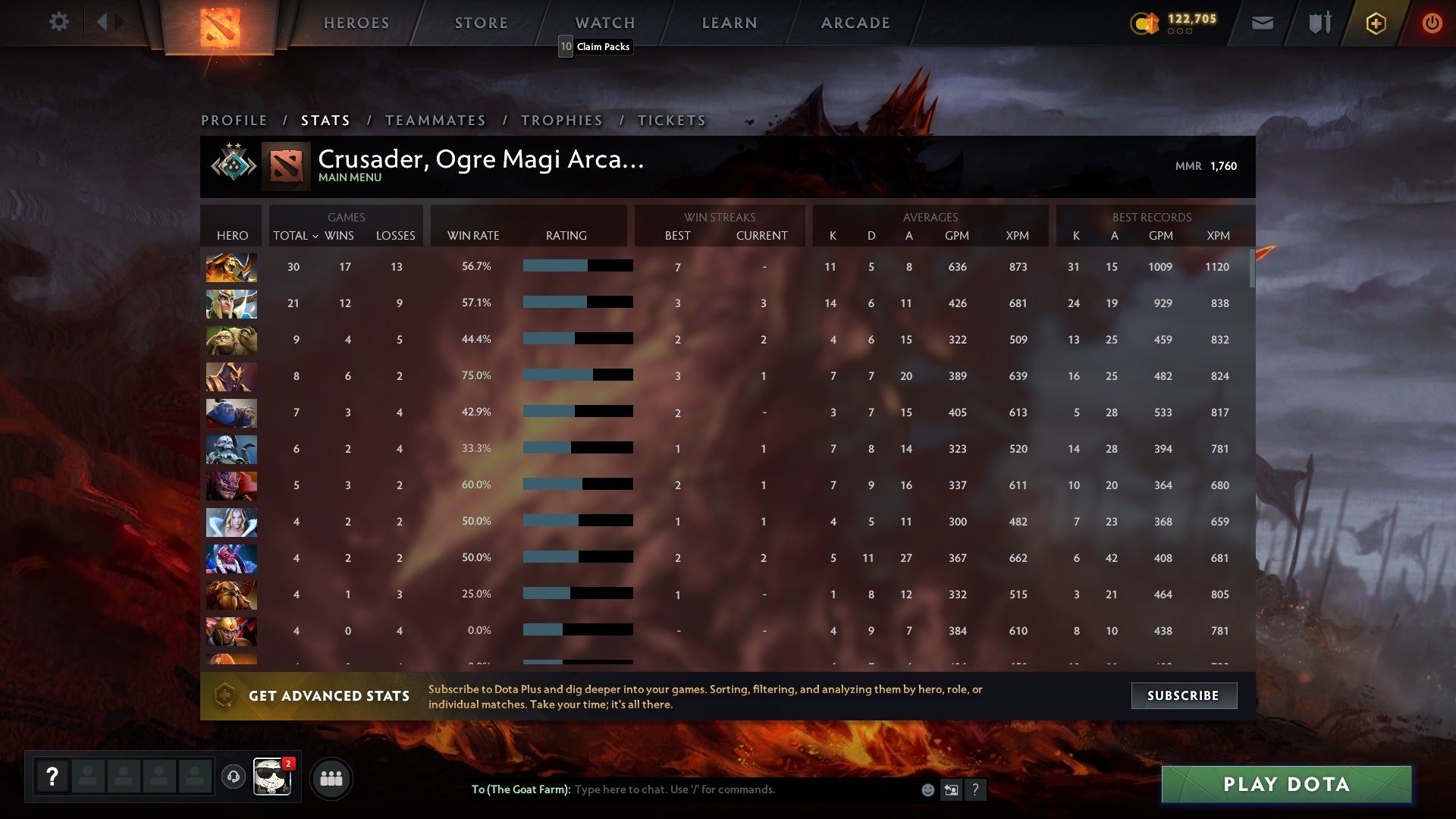Switch to the TEAMMATES tab
The height and width of the screenshot is (819, 1456).
coord(436,120)
